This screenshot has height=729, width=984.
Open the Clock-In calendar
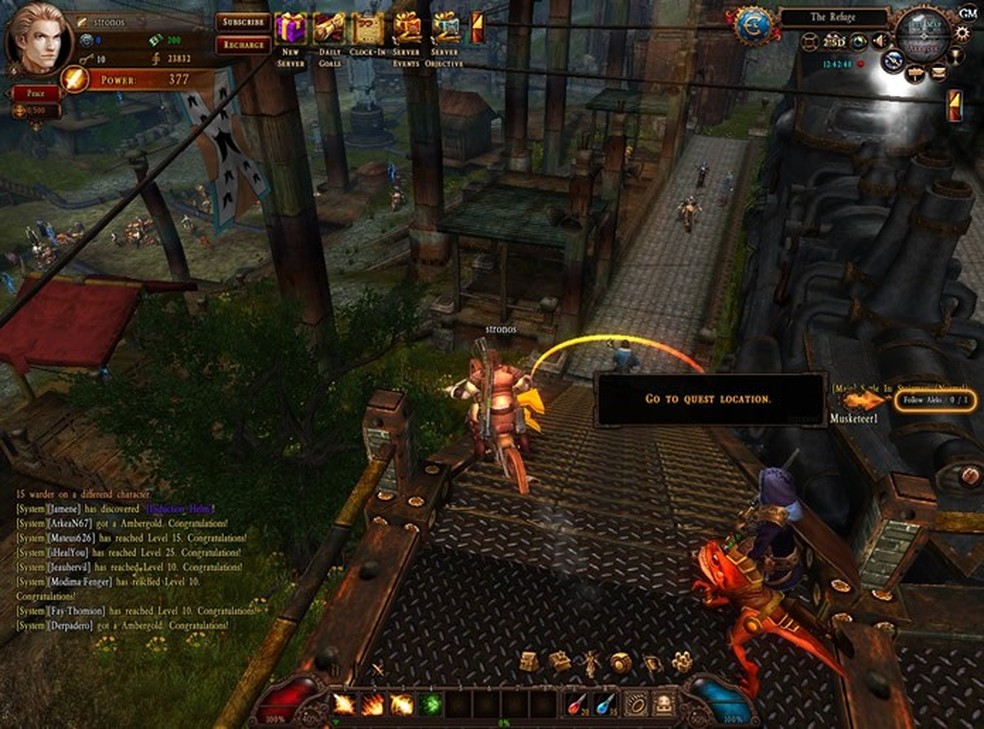coord(368,29)
